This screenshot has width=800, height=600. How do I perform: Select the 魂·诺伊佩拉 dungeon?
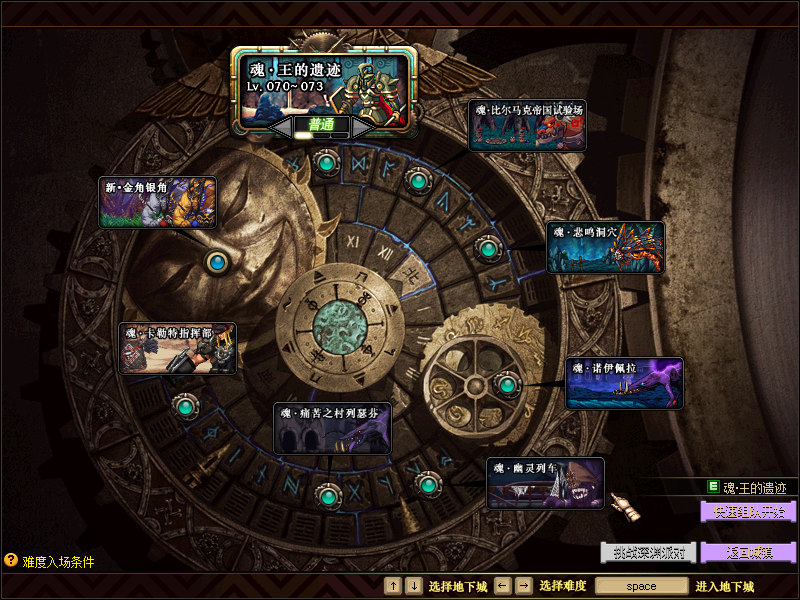point(624,383)
